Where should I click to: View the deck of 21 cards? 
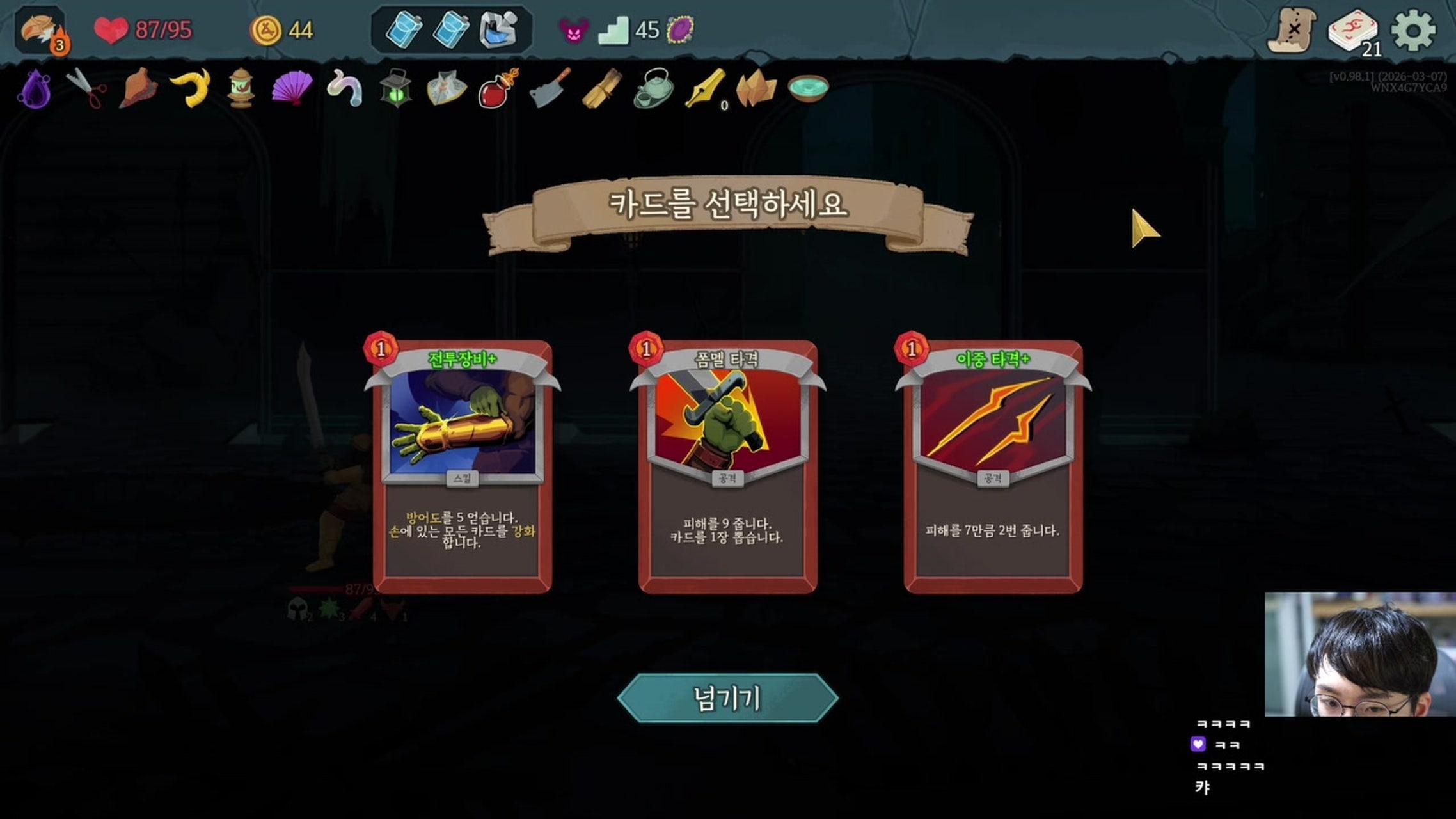click(x=1353, y=30)
